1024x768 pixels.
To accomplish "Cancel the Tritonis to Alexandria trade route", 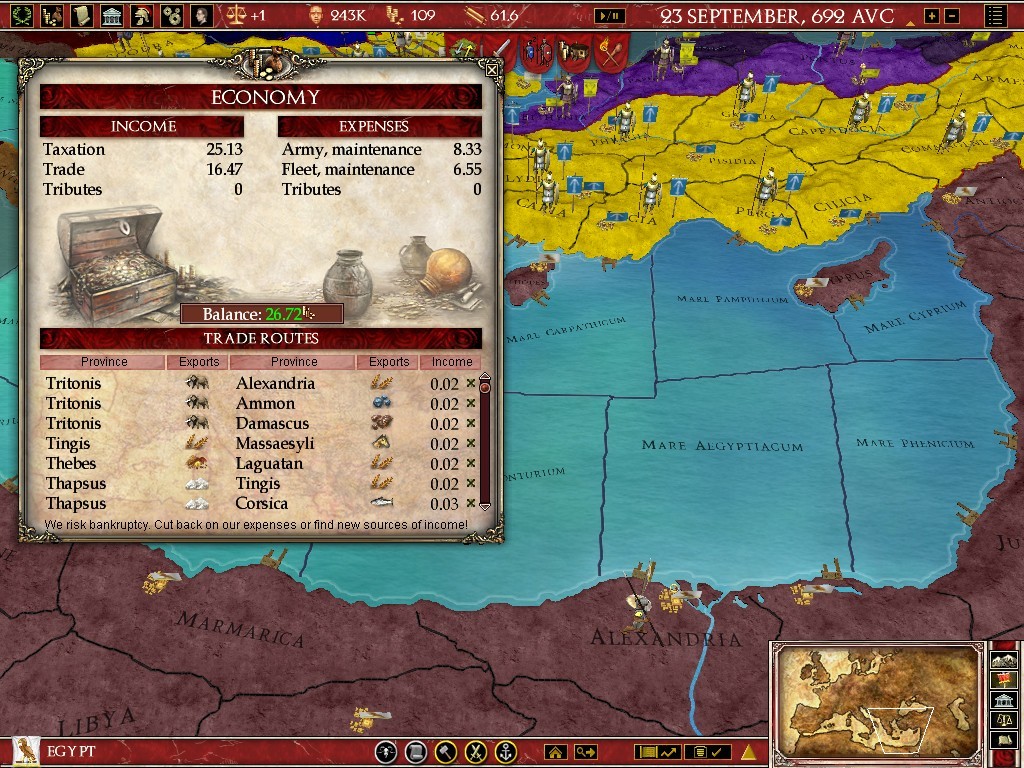I will (471, 383).
